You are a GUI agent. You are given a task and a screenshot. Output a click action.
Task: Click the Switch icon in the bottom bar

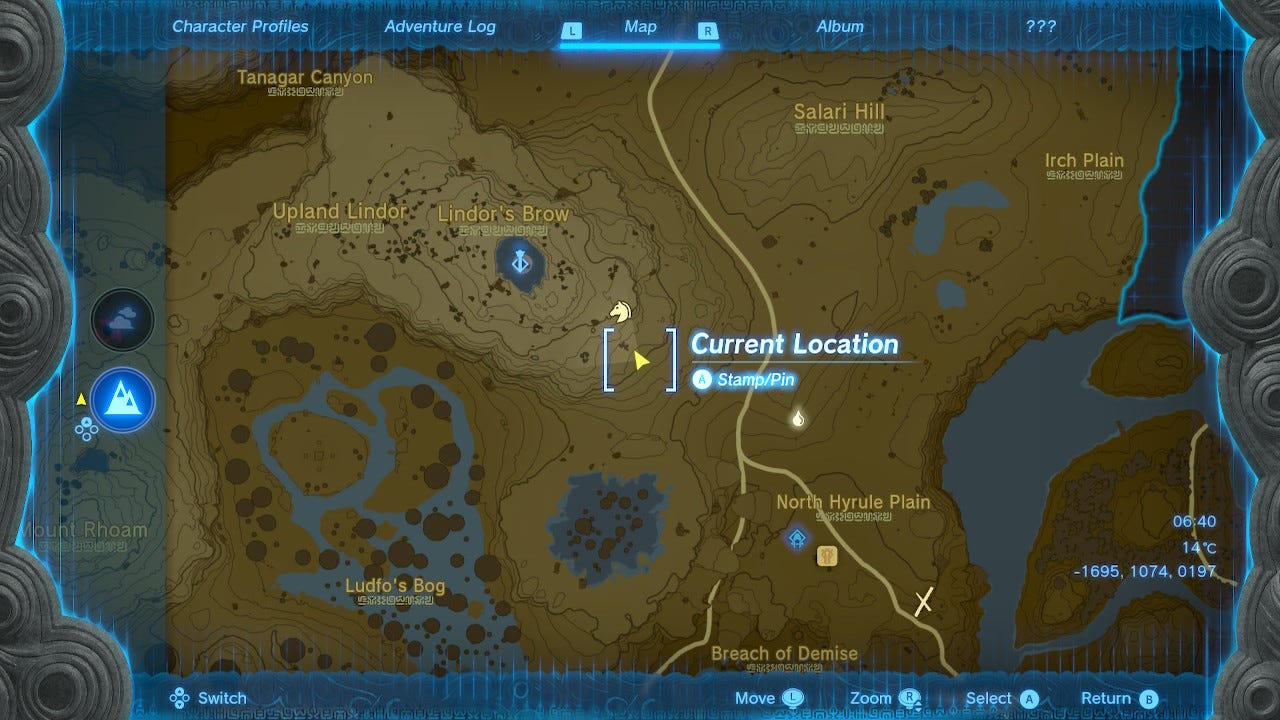coord(181,697)
